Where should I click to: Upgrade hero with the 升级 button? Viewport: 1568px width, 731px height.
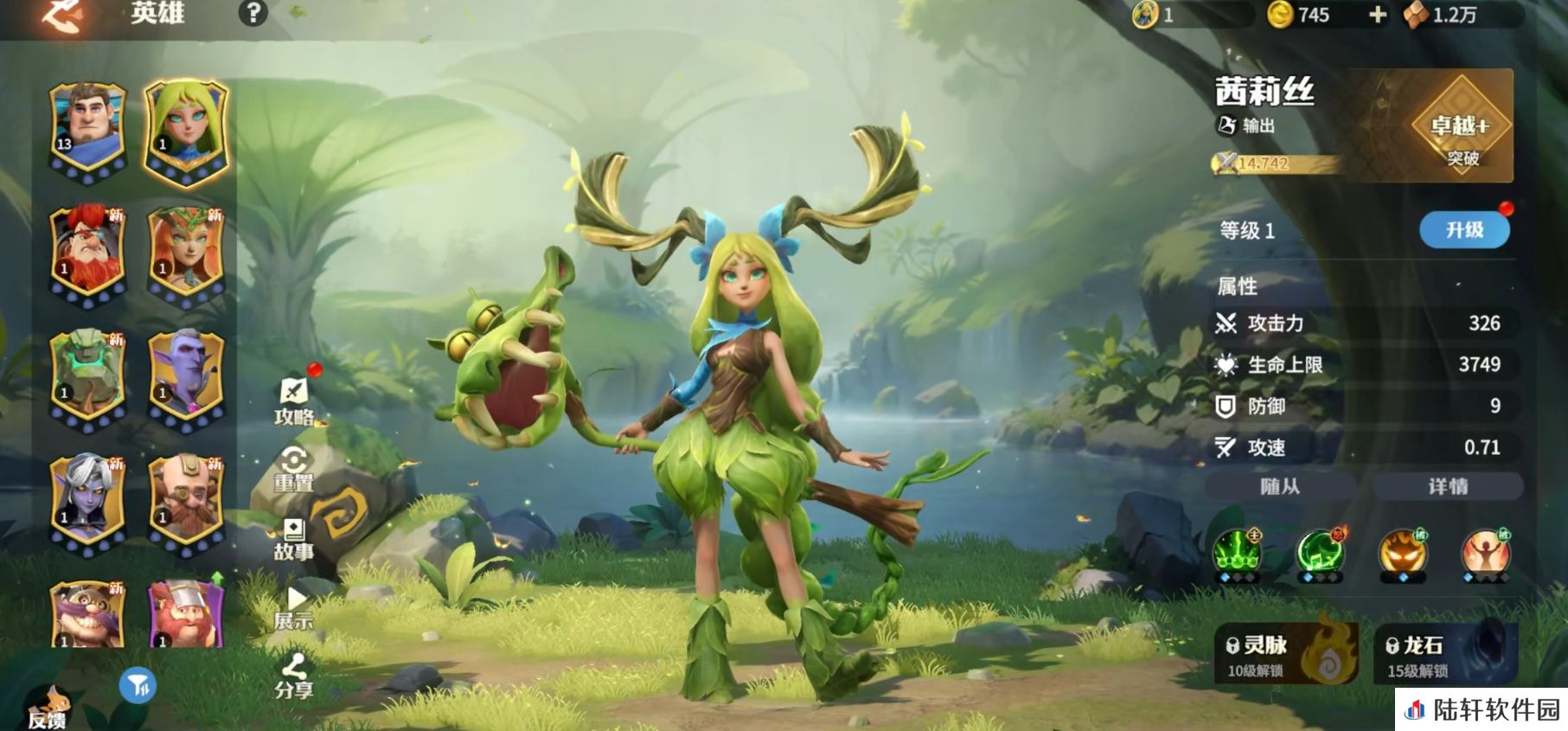tap(1464, 230)
